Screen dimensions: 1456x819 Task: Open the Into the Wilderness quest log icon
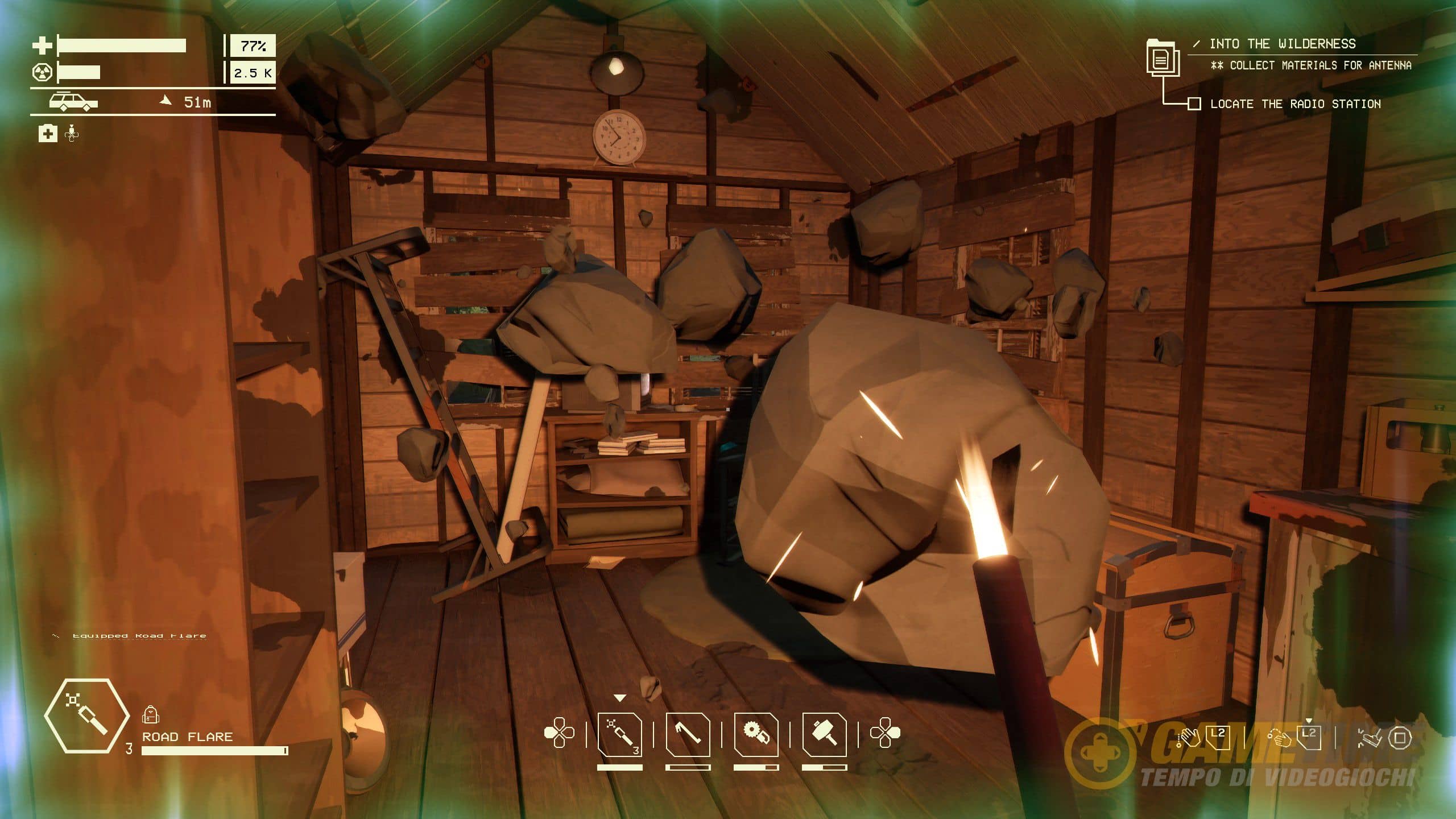(x=1162, y=58)
